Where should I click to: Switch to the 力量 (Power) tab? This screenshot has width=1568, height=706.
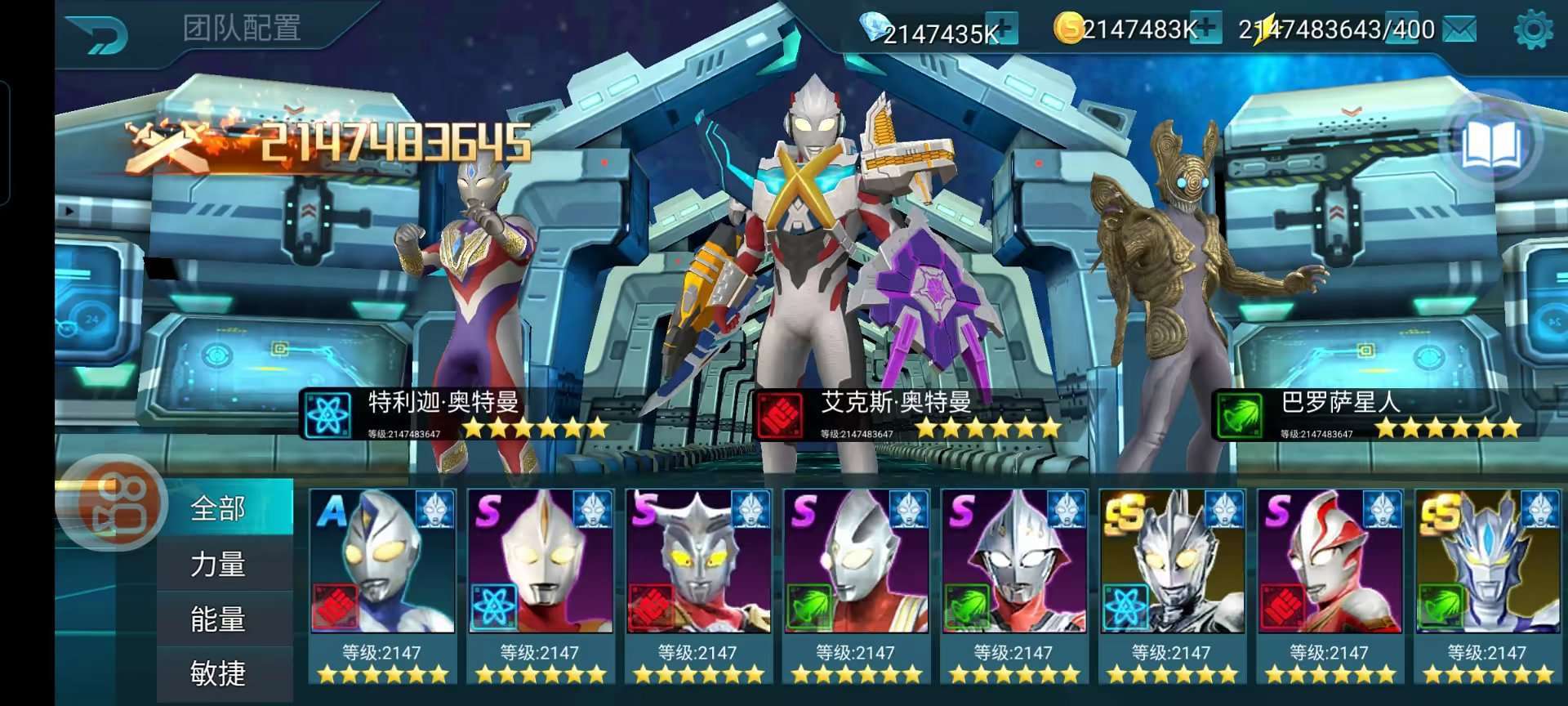218,564
